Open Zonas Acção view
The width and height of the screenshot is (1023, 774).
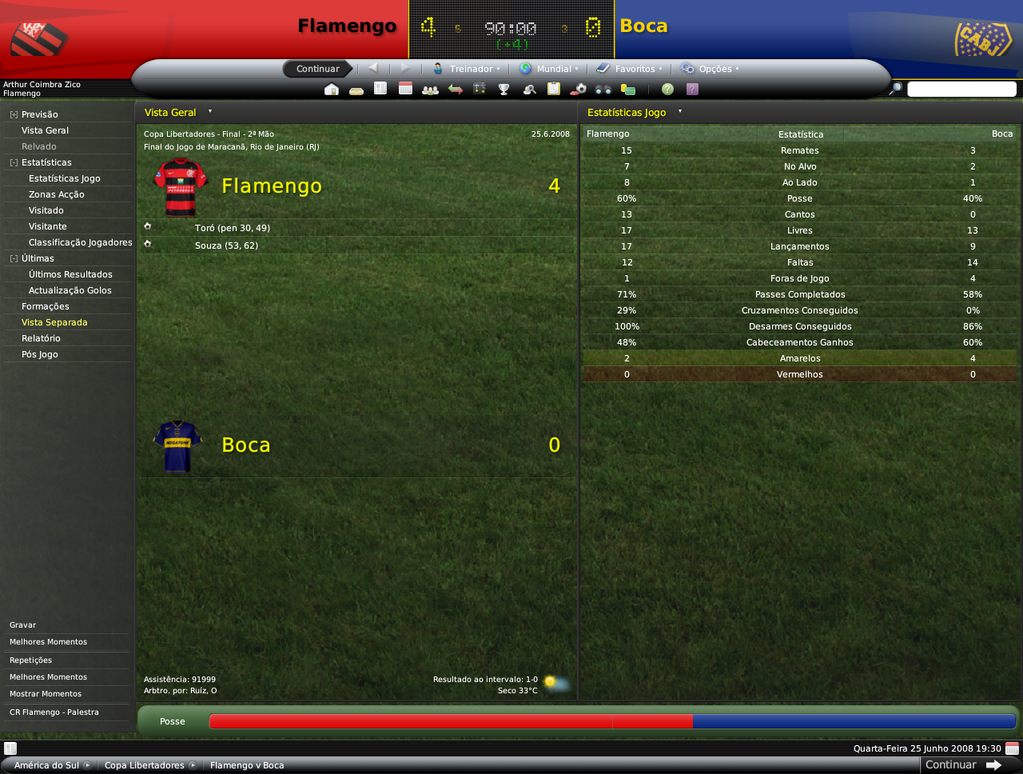(x=56, y=194)
